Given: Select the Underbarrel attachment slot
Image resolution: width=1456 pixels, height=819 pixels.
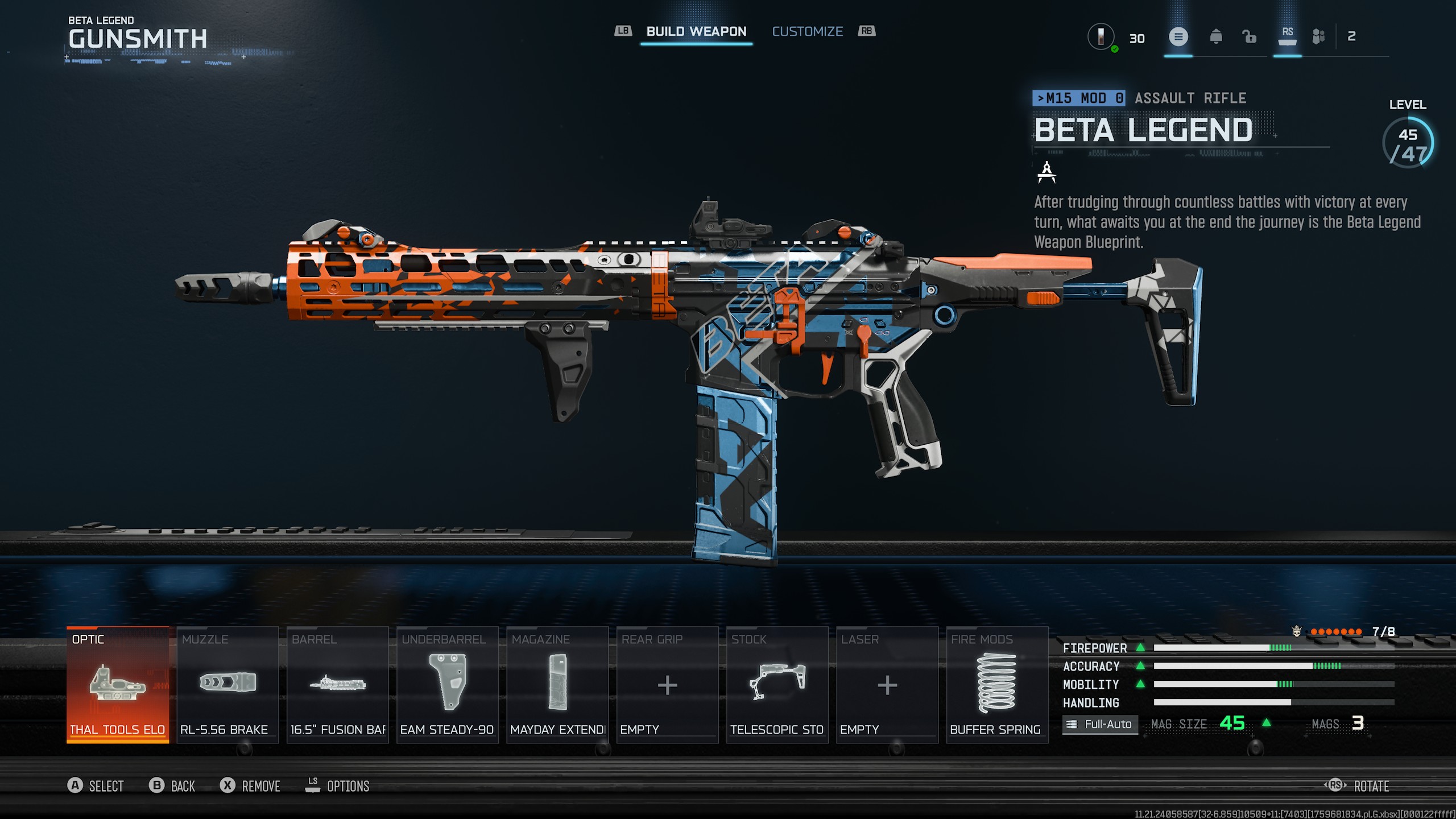Looking at the screenshot, I should [x=448, y=685].
